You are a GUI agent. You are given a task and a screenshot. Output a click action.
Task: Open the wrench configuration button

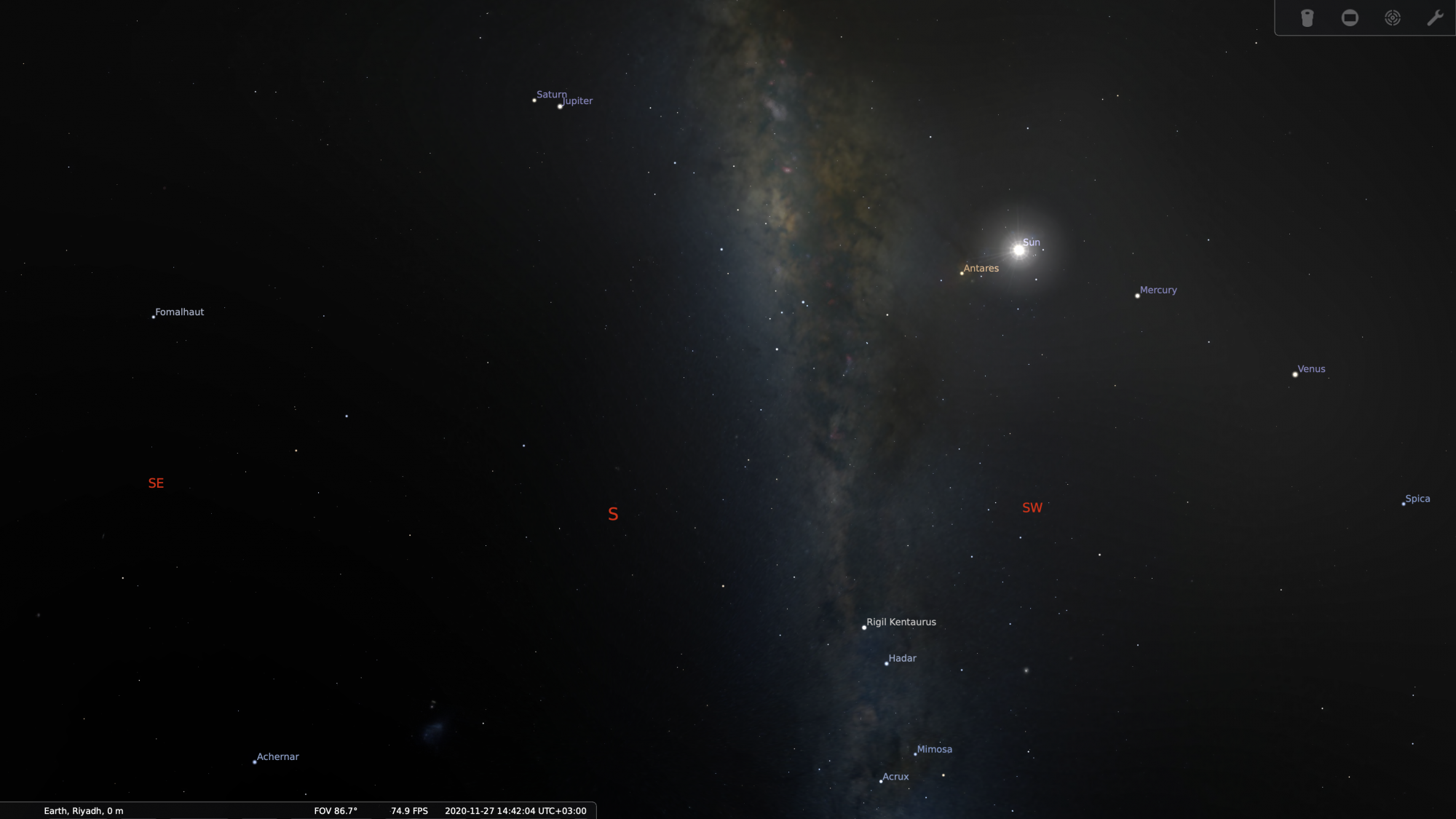1435,18
